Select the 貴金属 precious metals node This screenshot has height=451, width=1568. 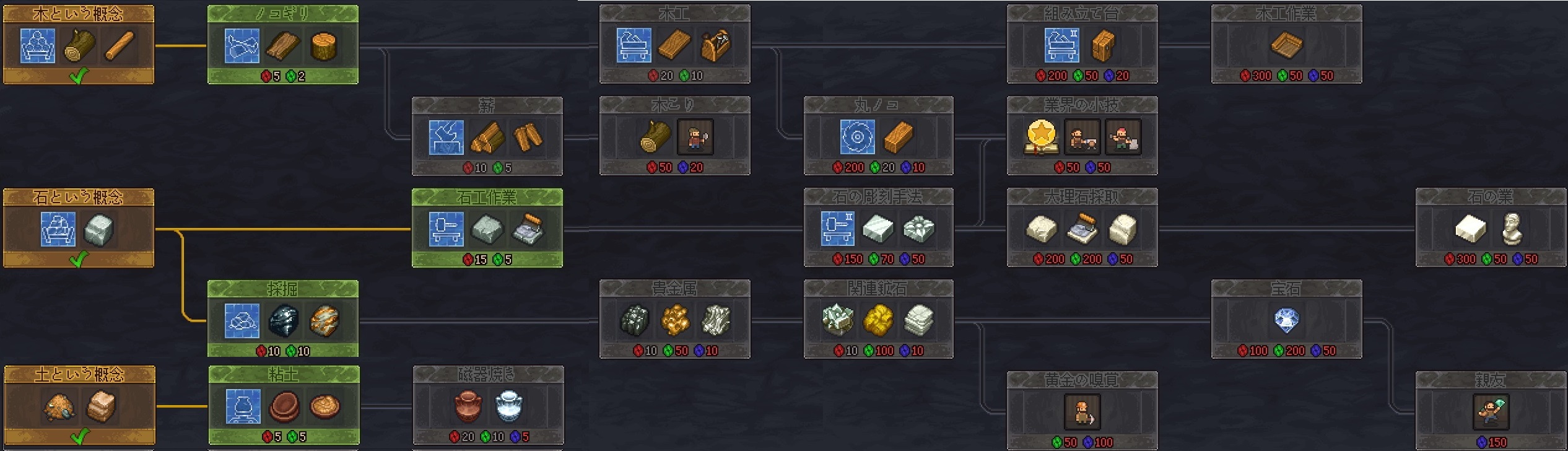pos(674,320)
